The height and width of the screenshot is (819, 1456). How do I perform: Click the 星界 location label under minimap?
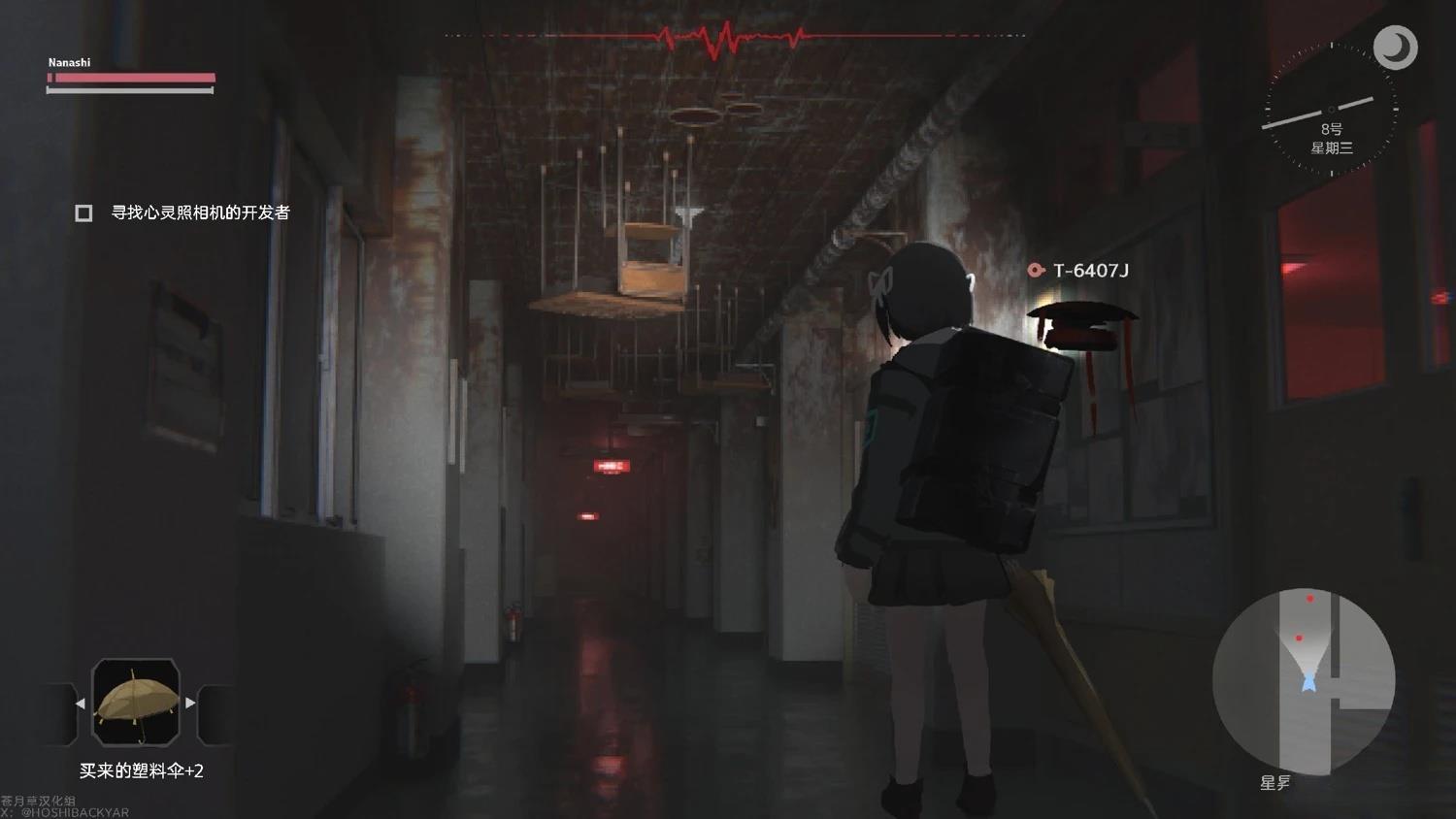click(x=1276, y=782)
